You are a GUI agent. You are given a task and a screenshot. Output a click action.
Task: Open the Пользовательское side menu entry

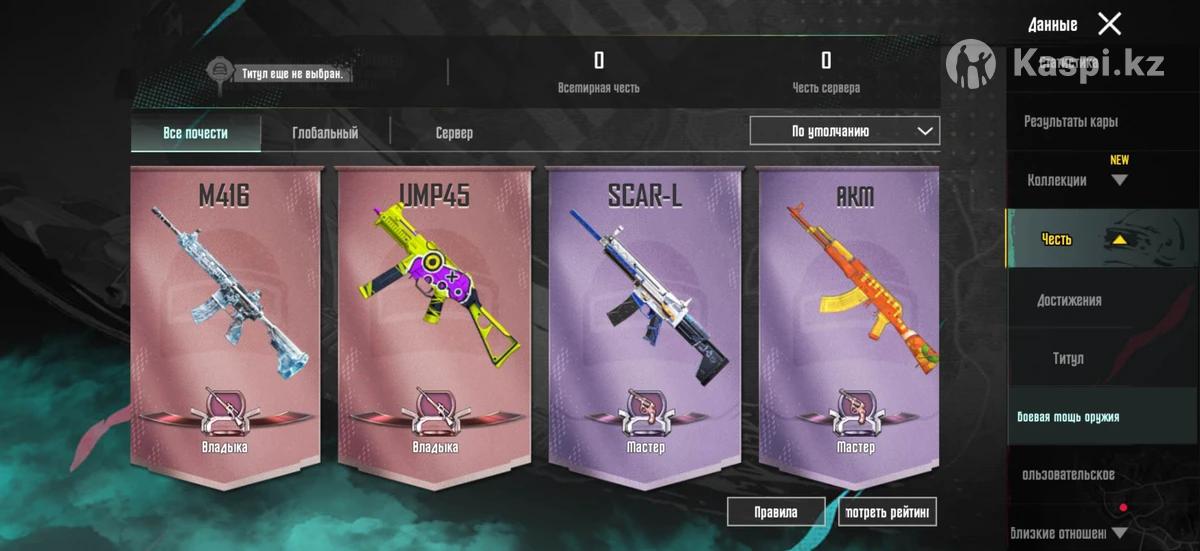coord(1068,474)
